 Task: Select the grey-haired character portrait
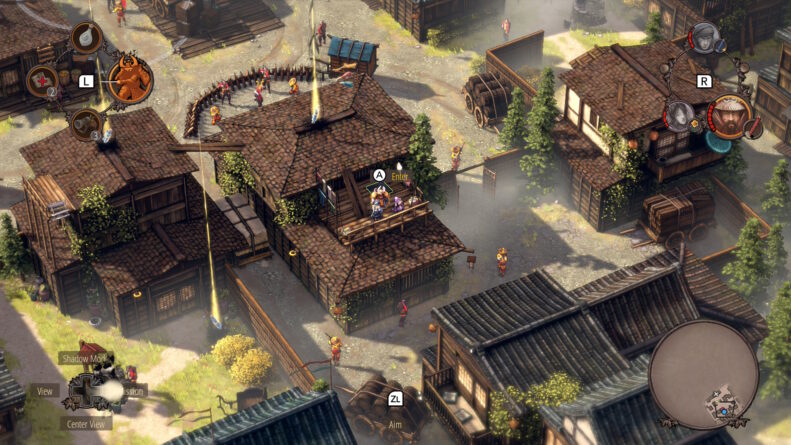(680, 116)
